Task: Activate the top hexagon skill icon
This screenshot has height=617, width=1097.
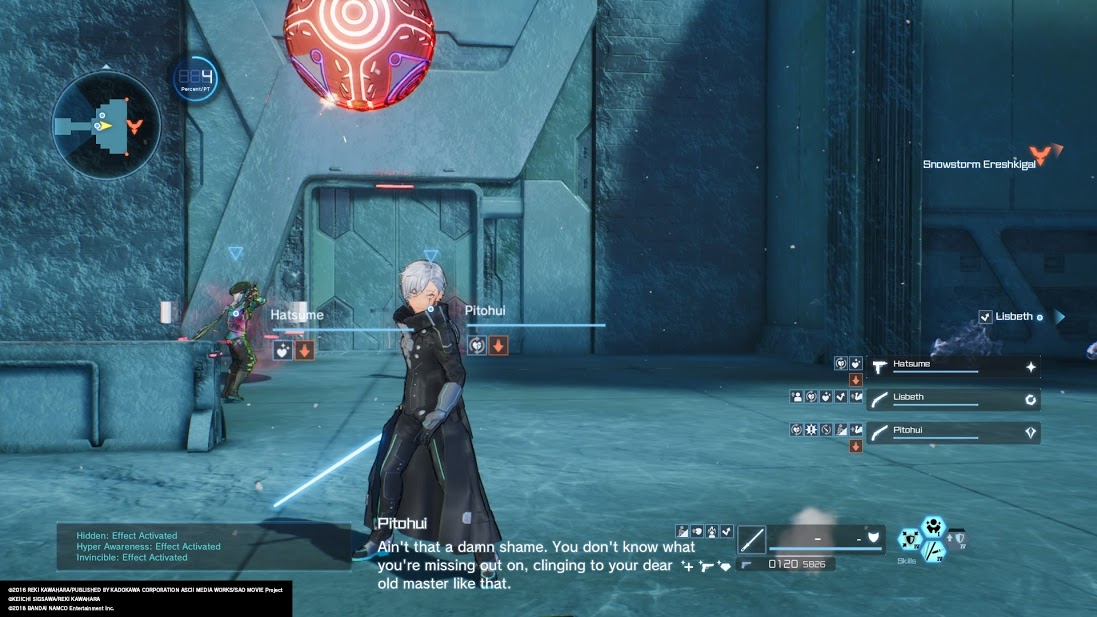Action: [933, 526]
